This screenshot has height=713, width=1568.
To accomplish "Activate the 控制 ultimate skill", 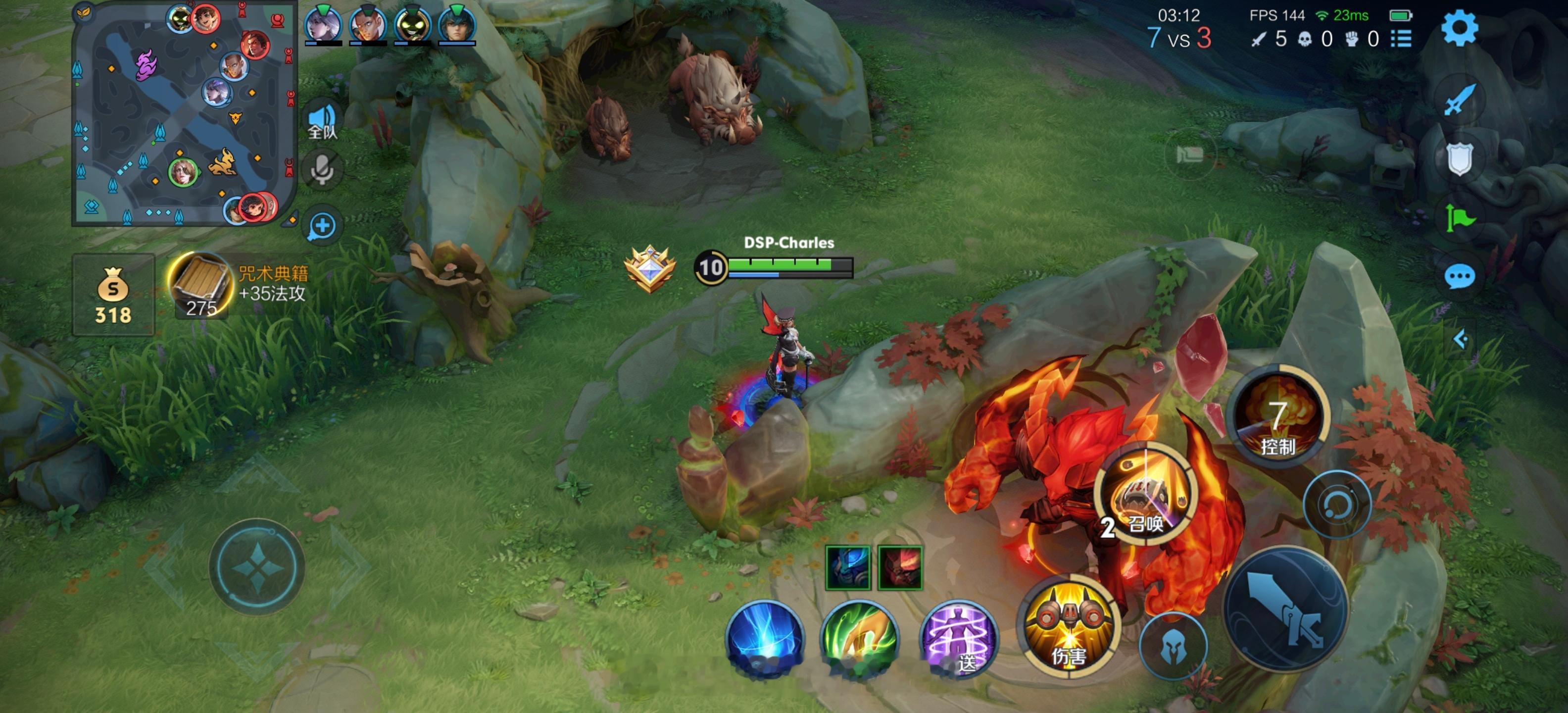I will (x=1277, y=418).
